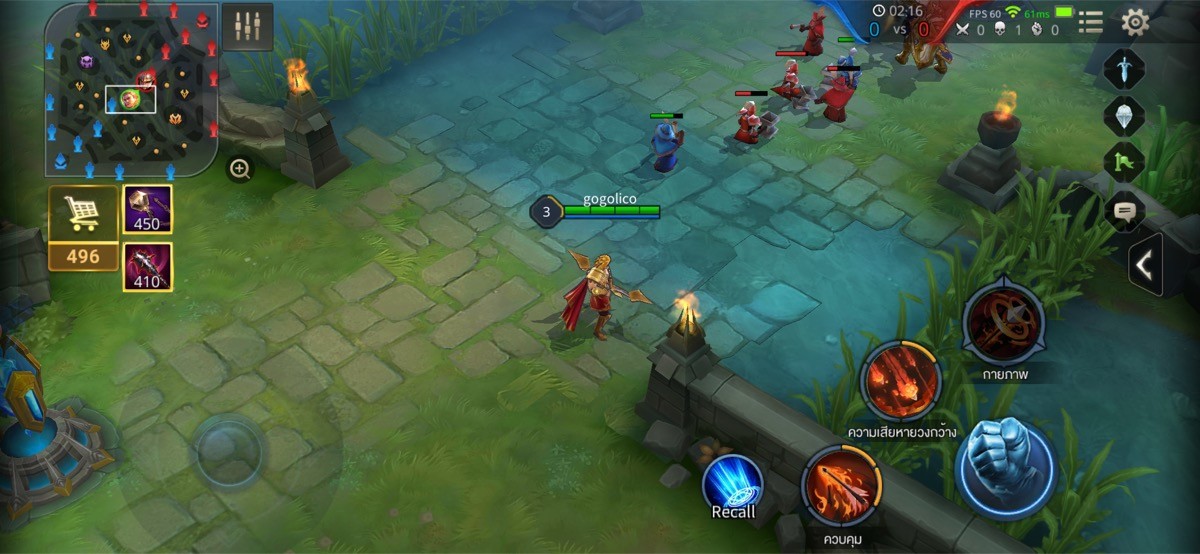Trigger the กายภาพ ultimate skill
The image size is (1200, 554).
click(1003, 322)
